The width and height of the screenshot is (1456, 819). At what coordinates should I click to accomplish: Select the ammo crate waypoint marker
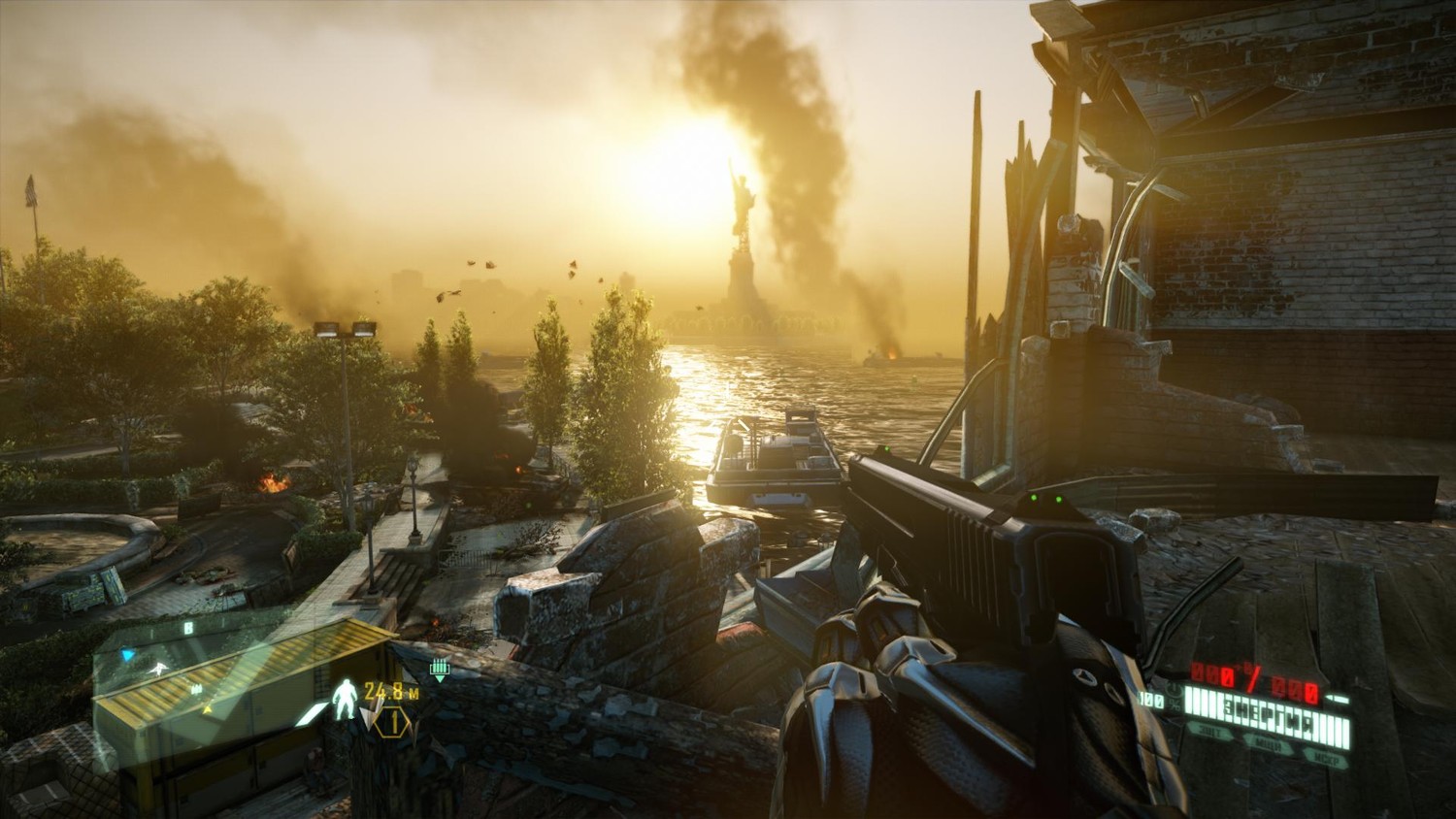(x=440, y=669)
